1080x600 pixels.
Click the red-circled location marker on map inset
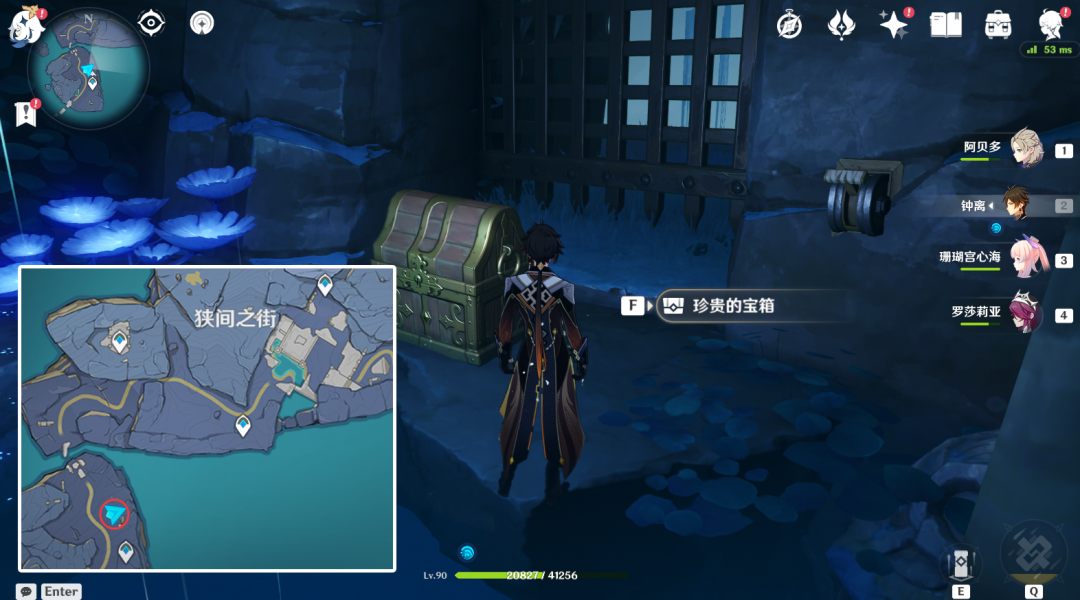(115, 514)
